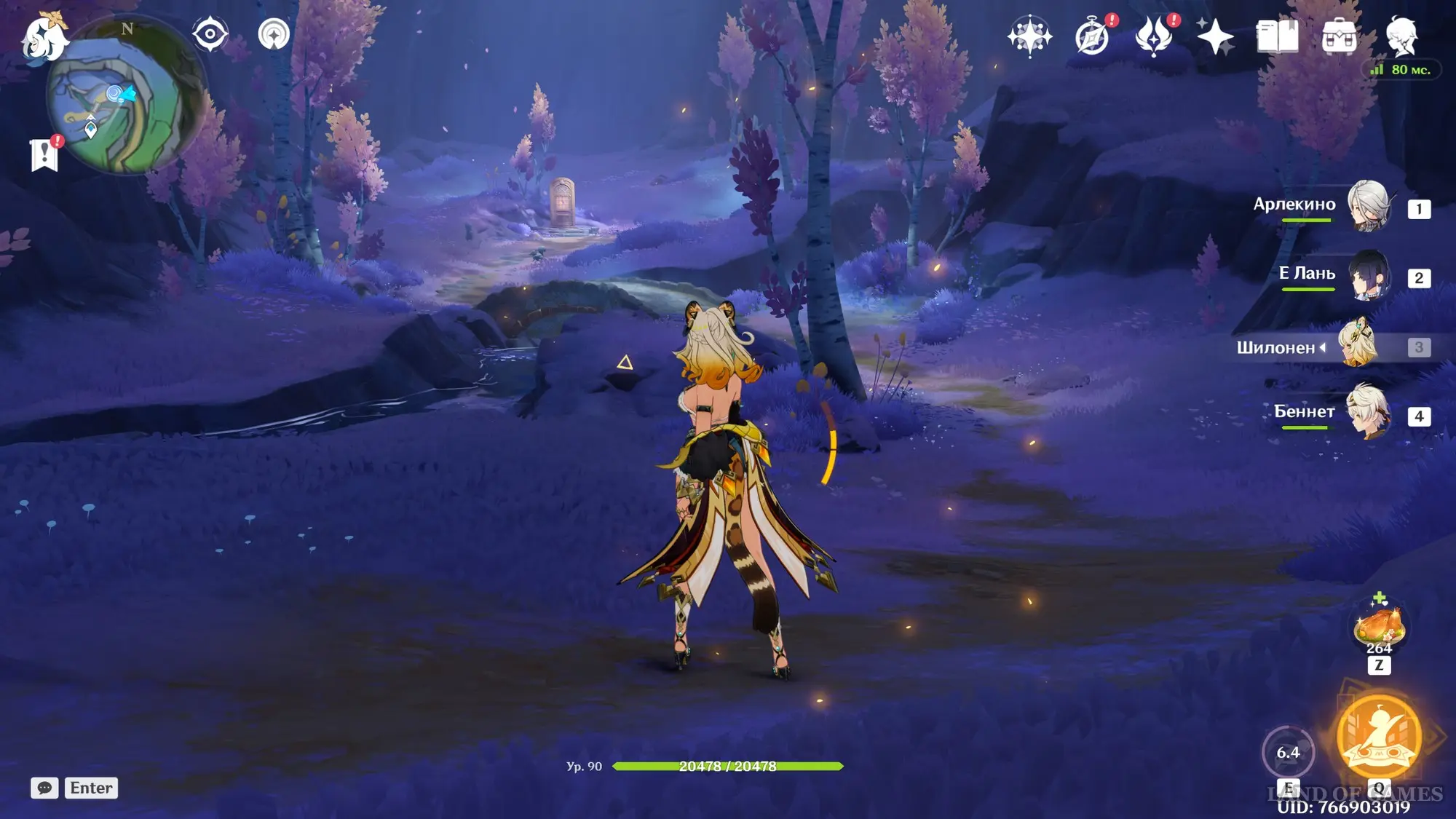Switch to Е Лань in party
The height and width of the screenshot is (819, 1456).
click(x=1369, y=275)
